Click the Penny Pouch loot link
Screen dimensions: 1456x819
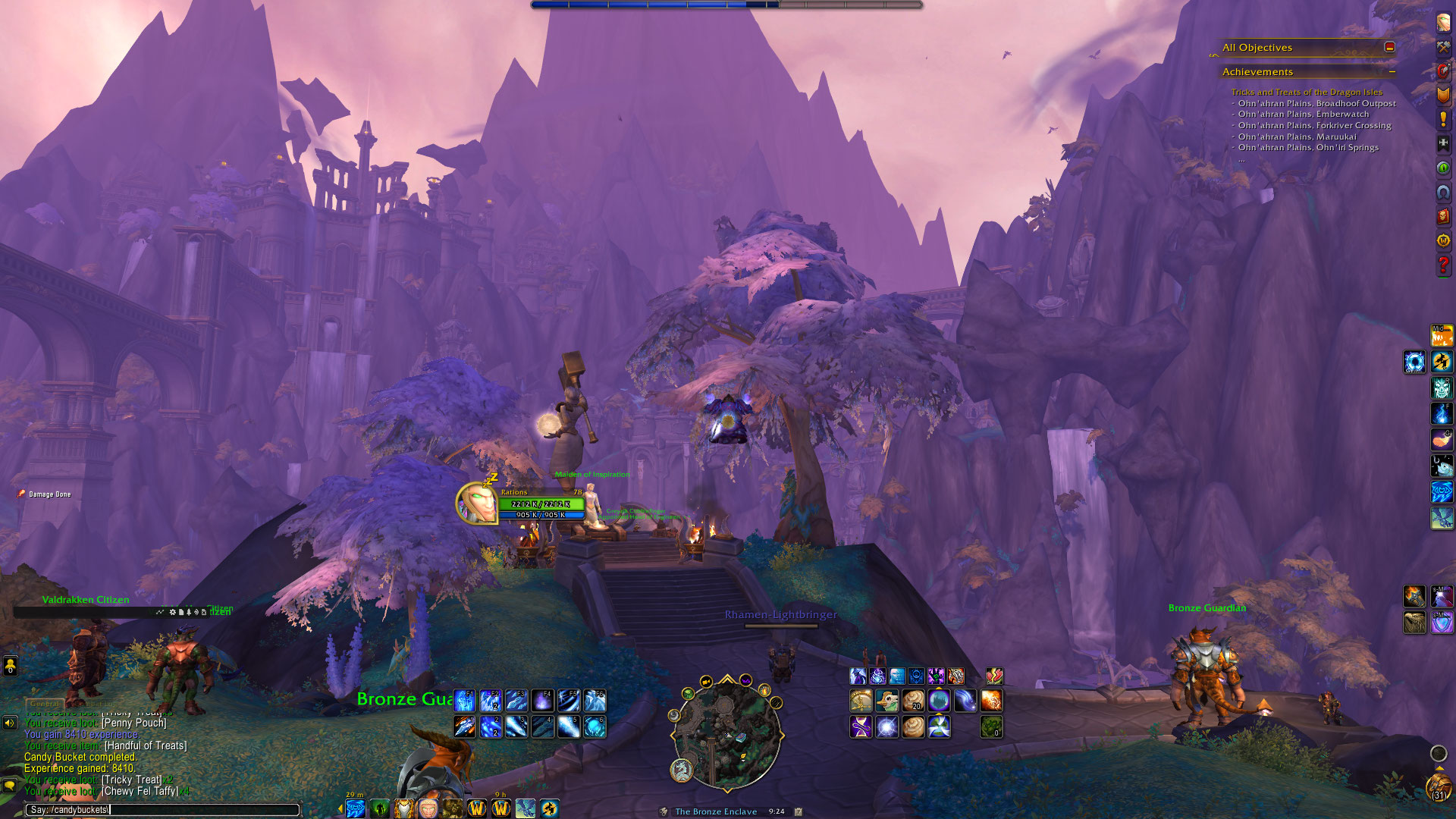click(134, 723)
